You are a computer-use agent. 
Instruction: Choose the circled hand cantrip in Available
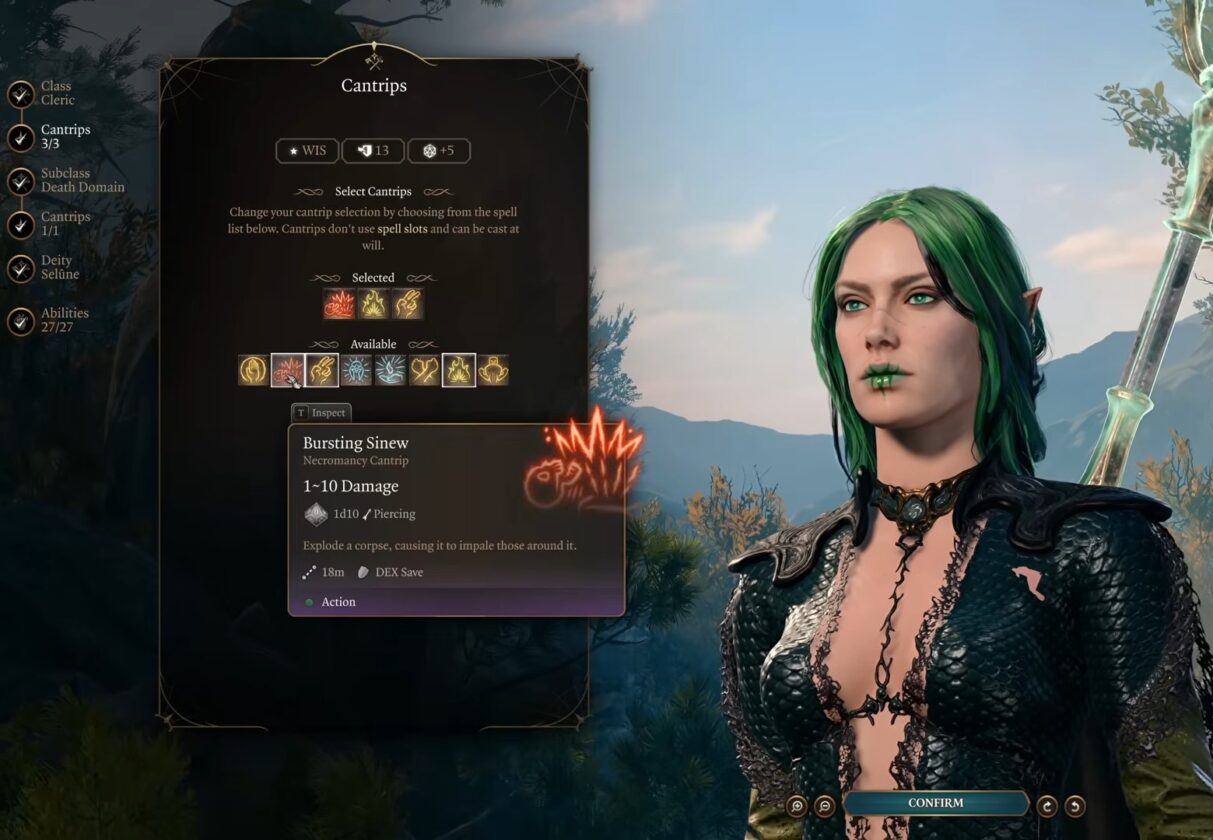(254, 370)
